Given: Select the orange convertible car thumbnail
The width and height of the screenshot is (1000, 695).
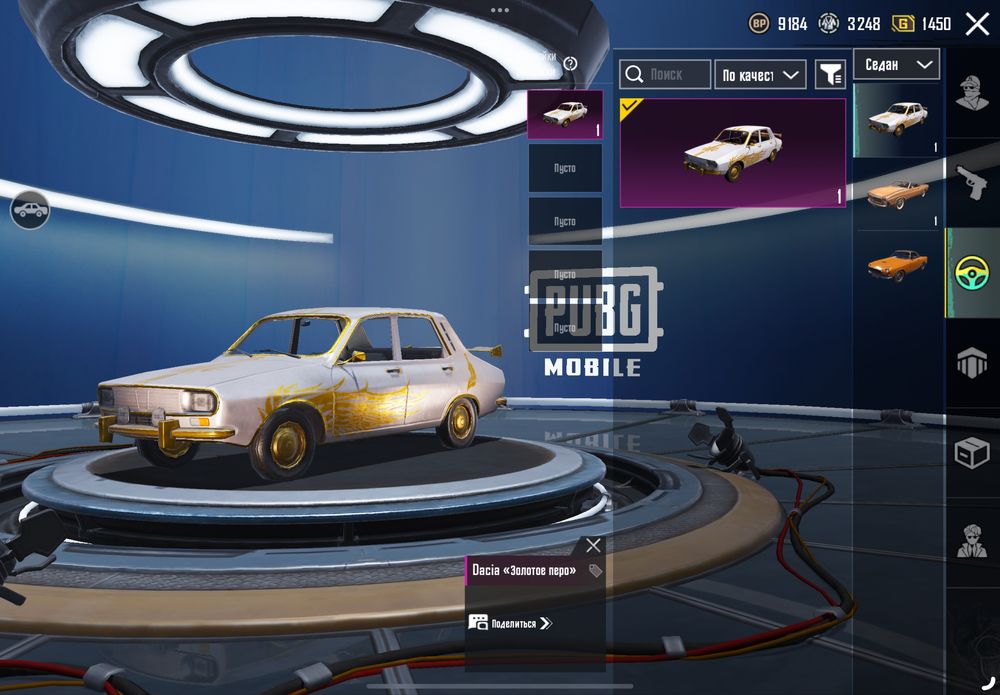Looking at the screenshot, I should (897, 193).
